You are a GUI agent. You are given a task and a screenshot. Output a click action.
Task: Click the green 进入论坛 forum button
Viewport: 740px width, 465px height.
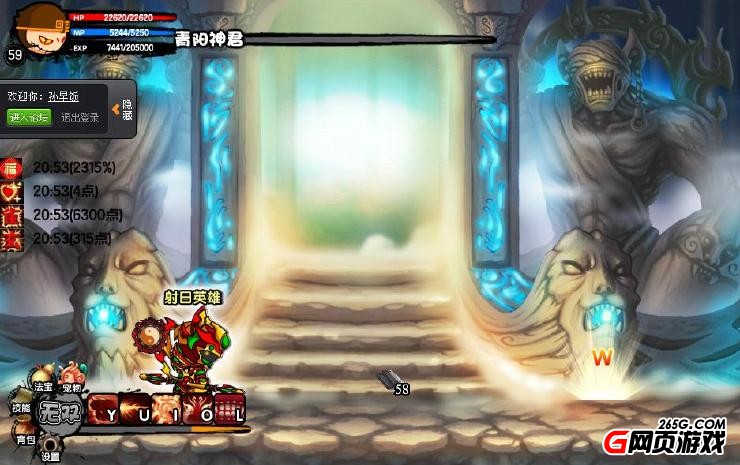(x=28, y=117)
